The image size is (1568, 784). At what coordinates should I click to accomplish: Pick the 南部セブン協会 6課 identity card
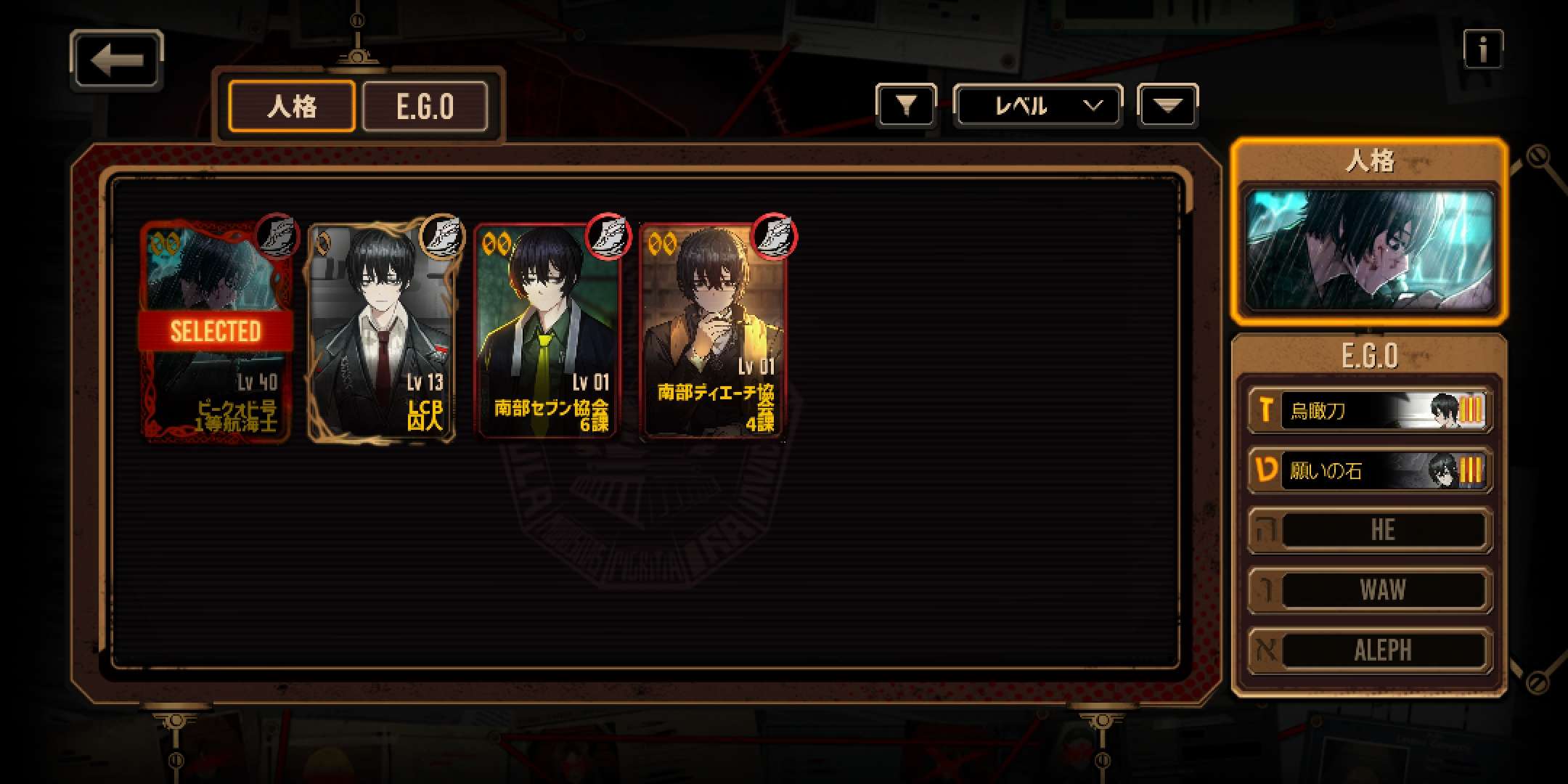point(548,332)
